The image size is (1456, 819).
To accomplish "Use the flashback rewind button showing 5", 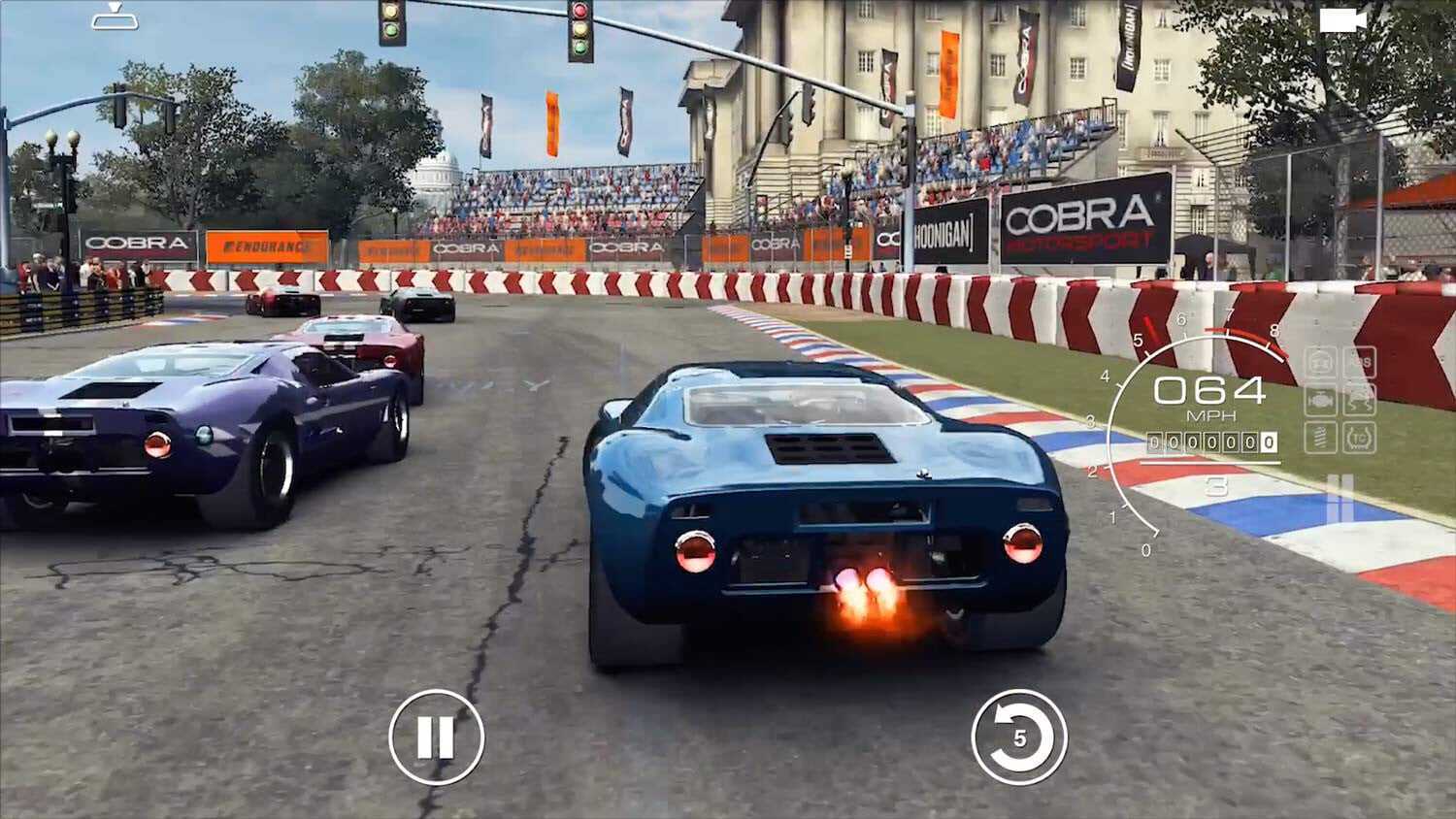I will [1018, 737].
